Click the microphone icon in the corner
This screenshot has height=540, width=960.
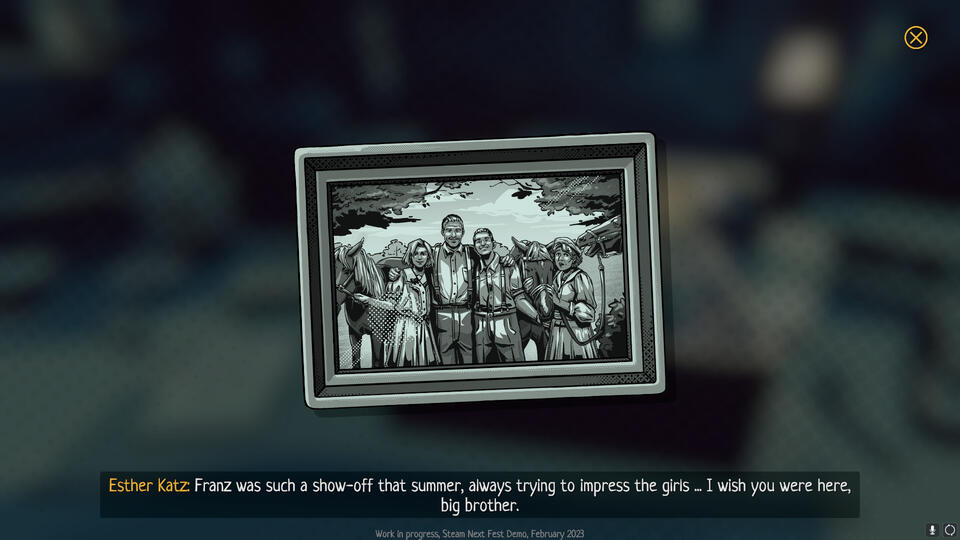[x=932, y=530]
